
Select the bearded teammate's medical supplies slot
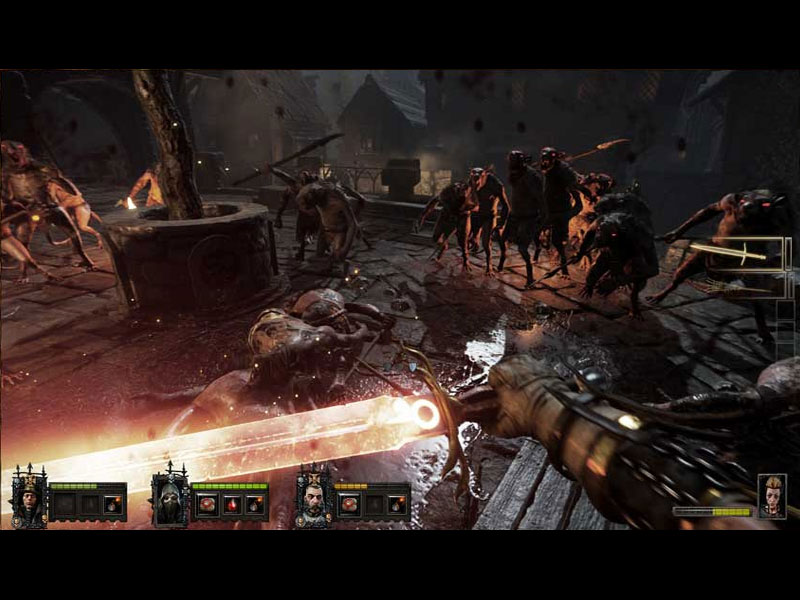point(349,505)
